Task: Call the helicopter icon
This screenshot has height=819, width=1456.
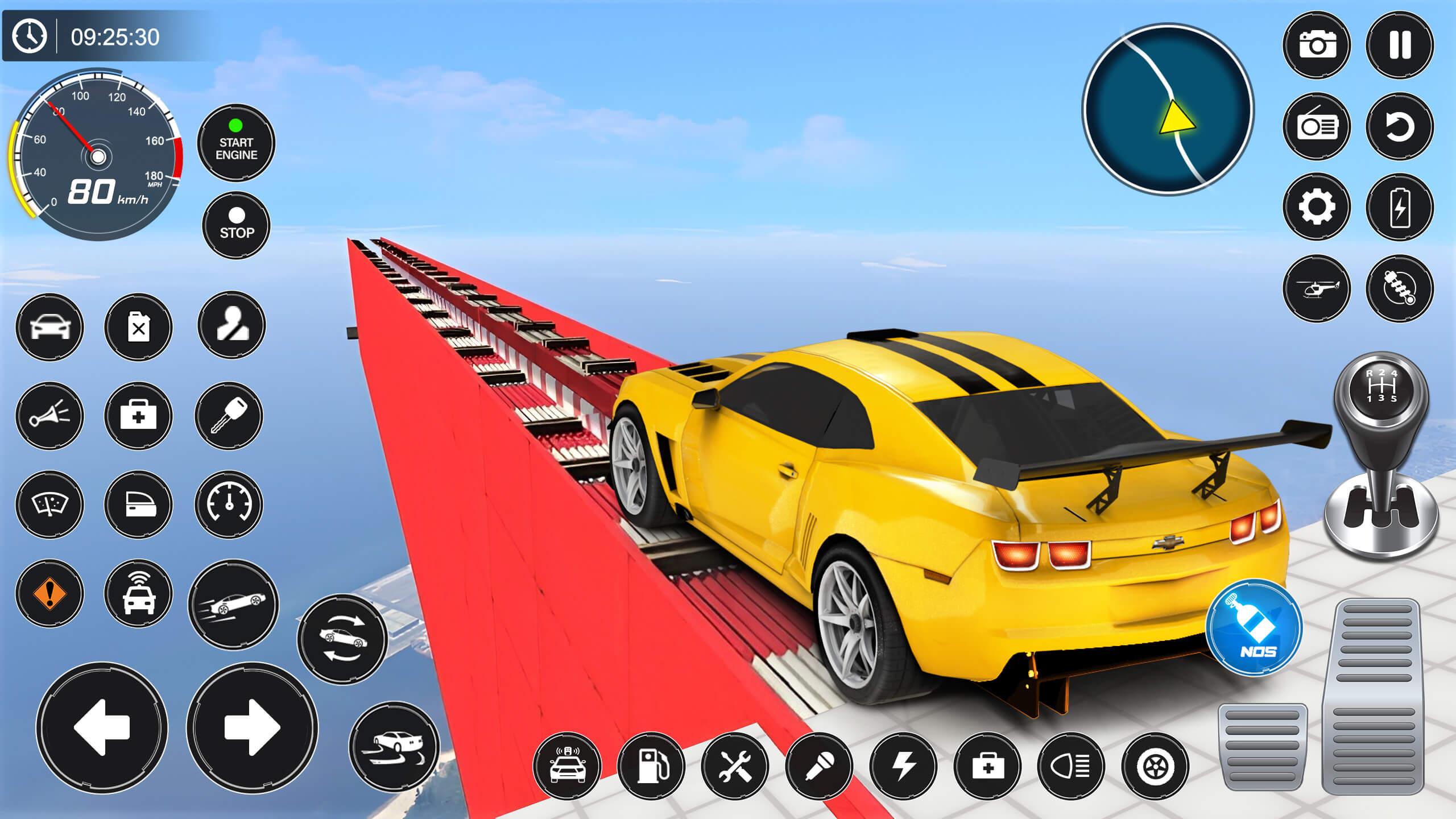Action: [1317, 288]
